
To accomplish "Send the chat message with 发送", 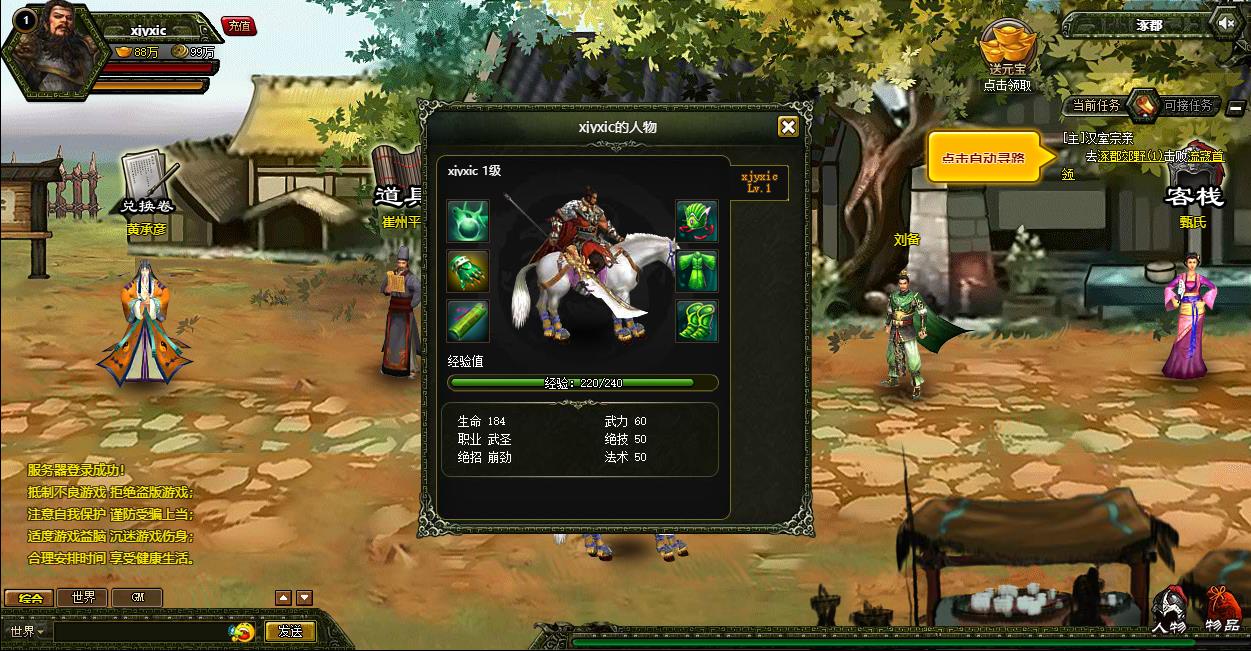I will click(x=290, y=631).
